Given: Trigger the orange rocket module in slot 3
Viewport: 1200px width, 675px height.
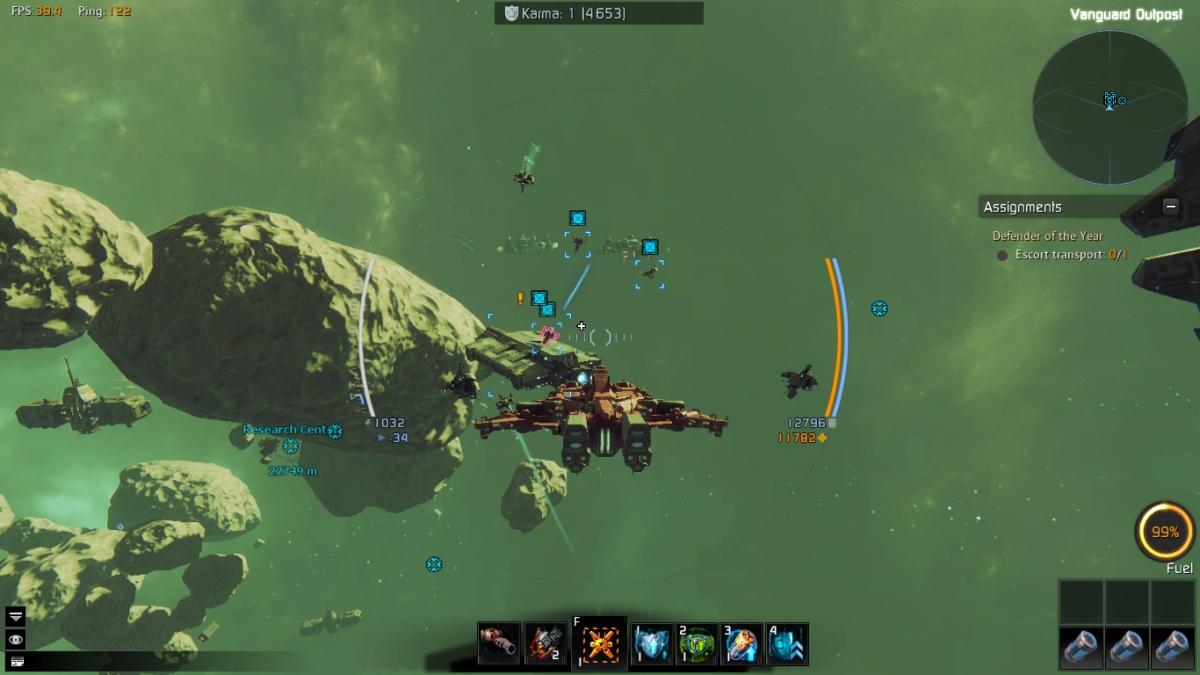Looking at the screenshot, I should pos(742,643).
